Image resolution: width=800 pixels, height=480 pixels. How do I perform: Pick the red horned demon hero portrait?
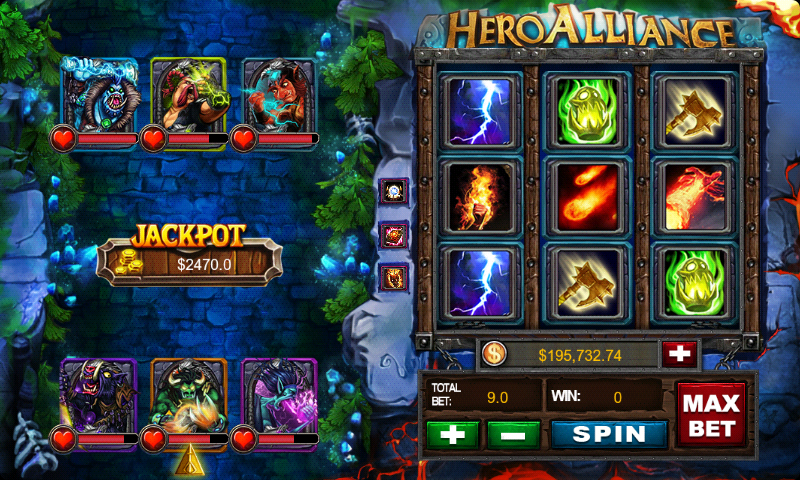click(x=278, y=93)
